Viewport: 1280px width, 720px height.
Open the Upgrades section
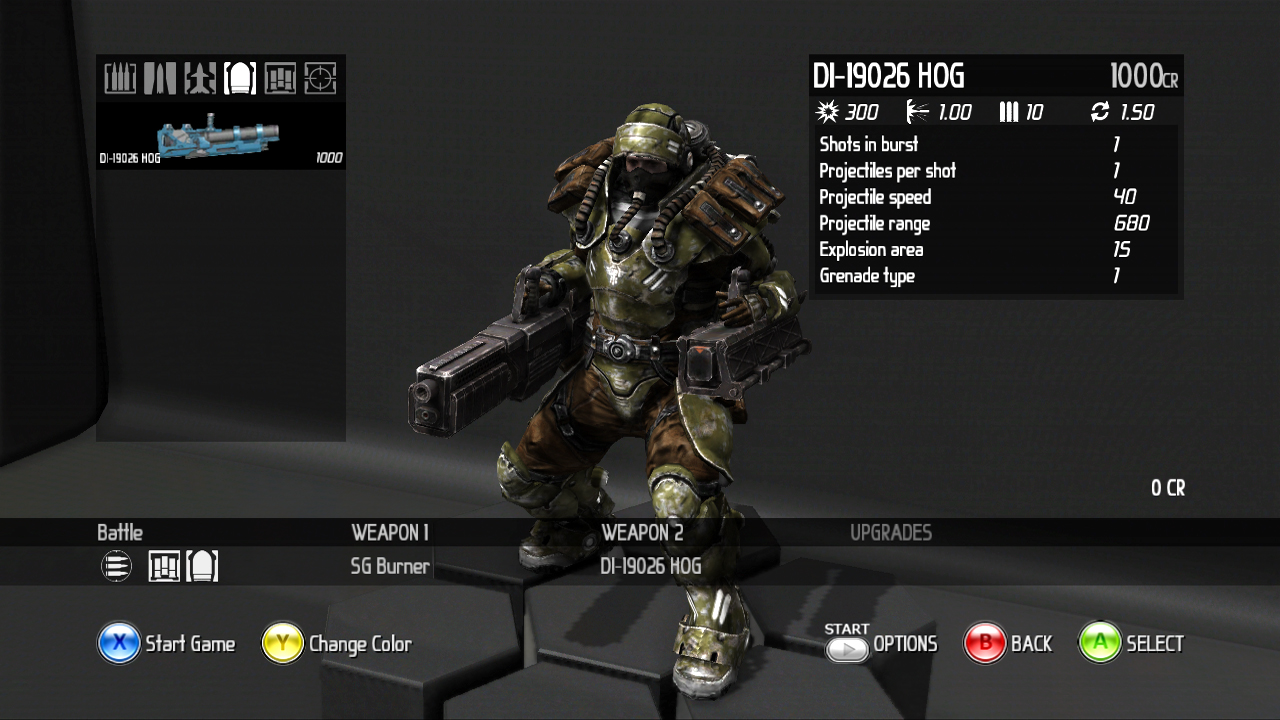(x=891, y=533)
